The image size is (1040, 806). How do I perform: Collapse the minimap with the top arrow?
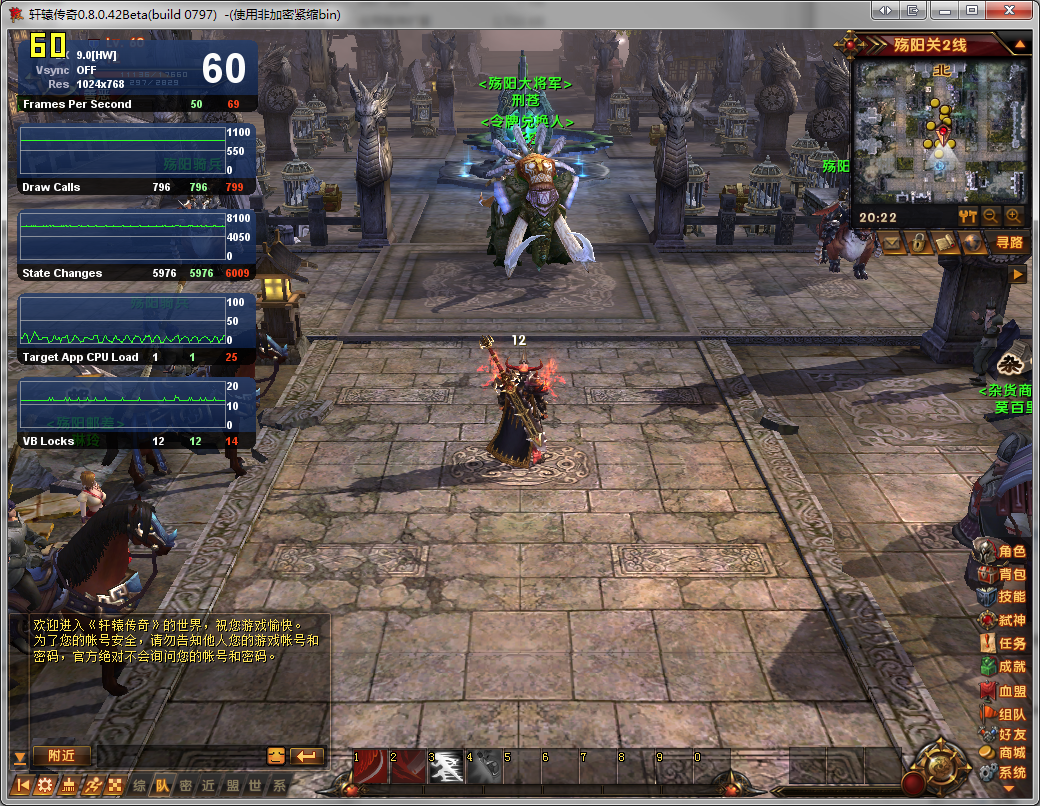(1019, 45)
